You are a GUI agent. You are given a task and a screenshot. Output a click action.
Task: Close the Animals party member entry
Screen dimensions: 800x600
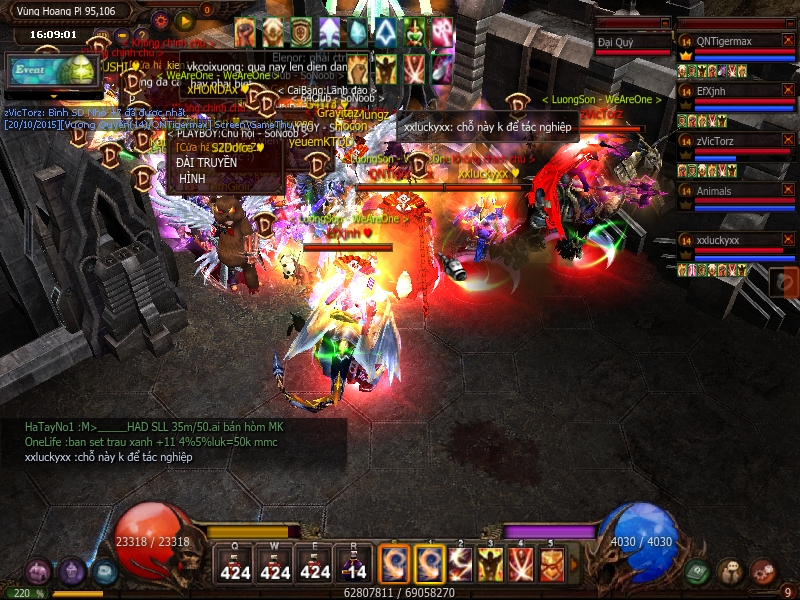point(787,190)
